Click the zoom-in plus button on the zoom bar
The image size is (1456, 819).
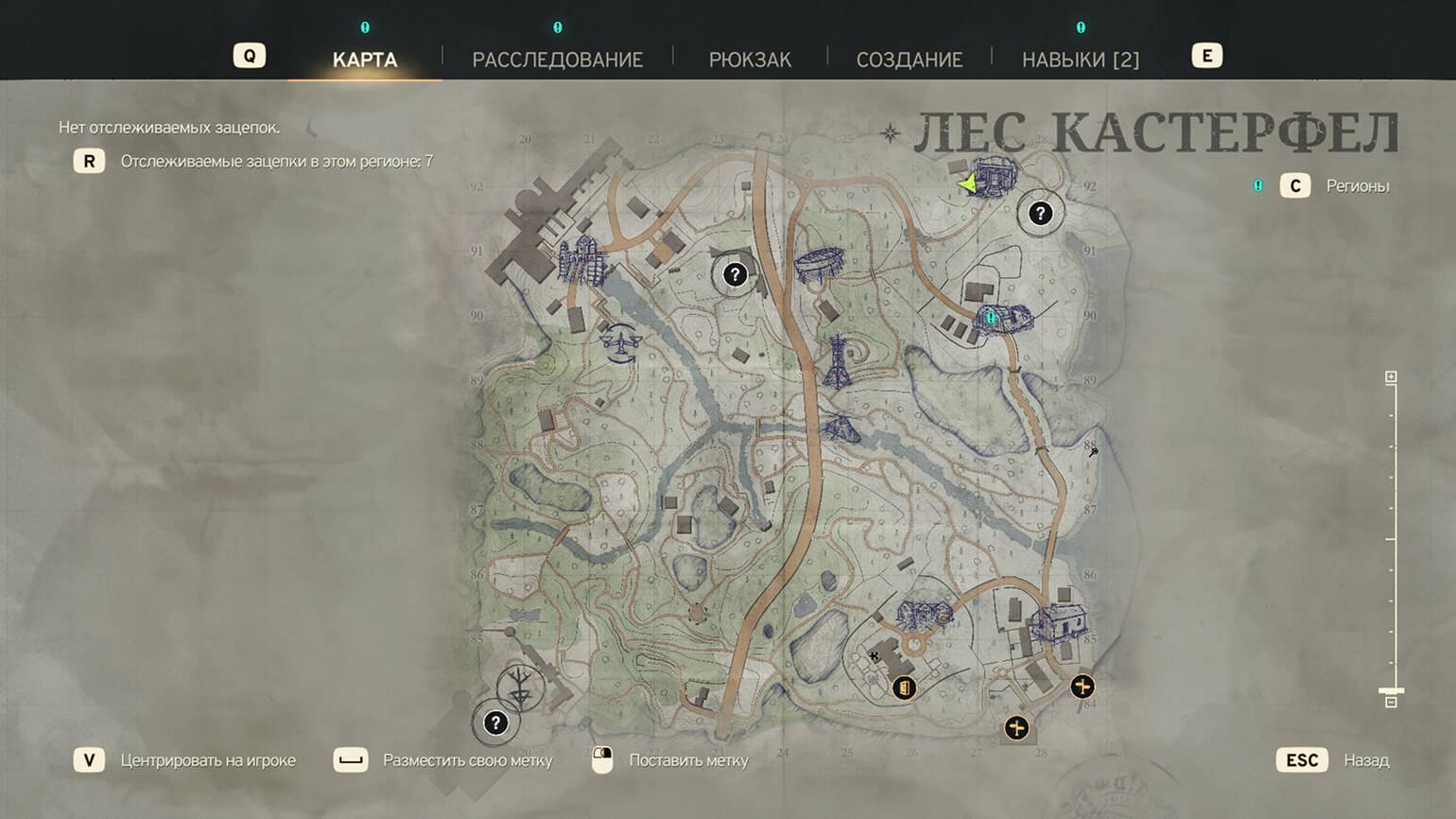[1391, 377]
